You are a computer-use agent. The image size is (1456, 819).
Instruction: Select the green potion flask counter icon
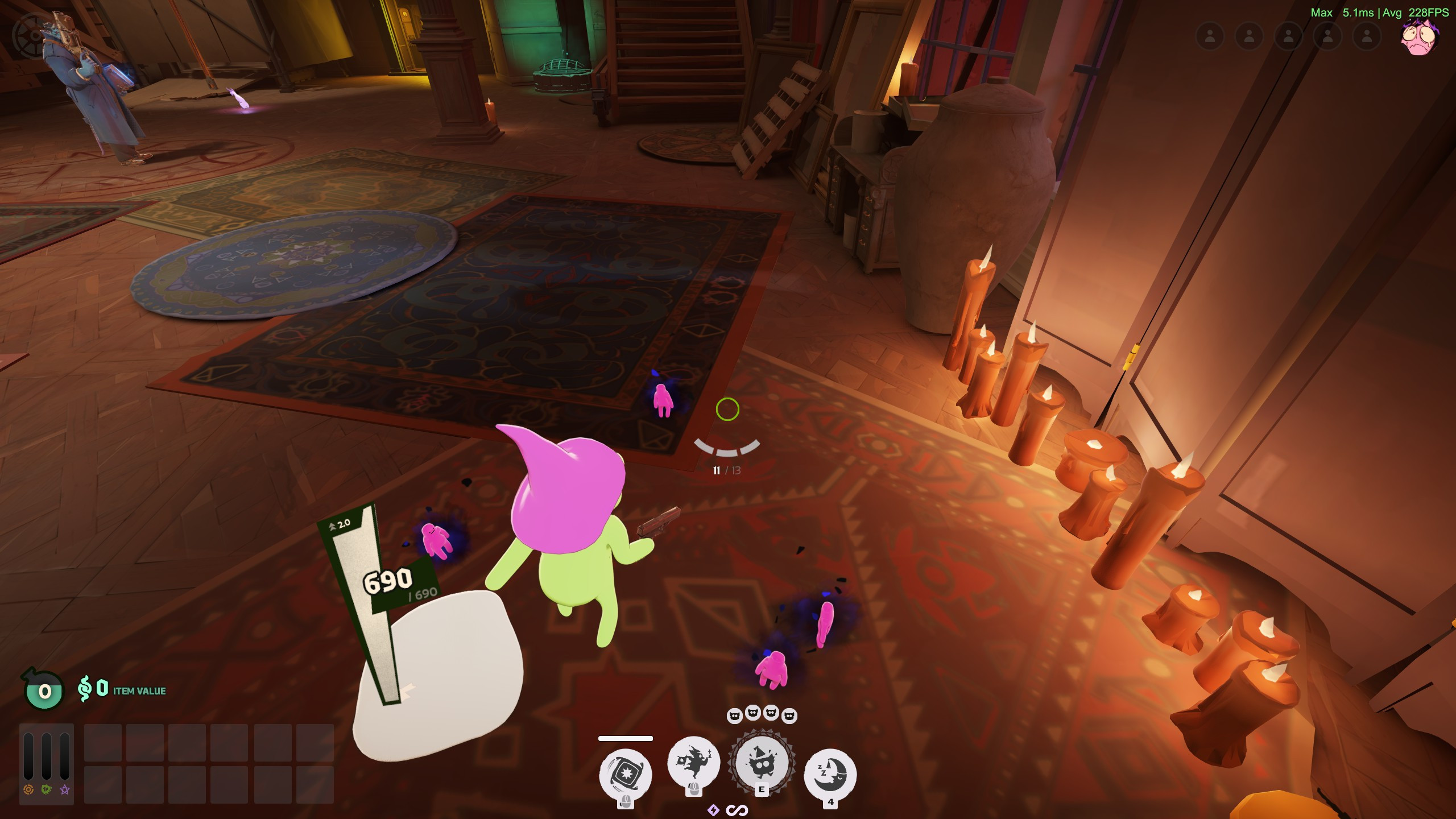[44, 690]
